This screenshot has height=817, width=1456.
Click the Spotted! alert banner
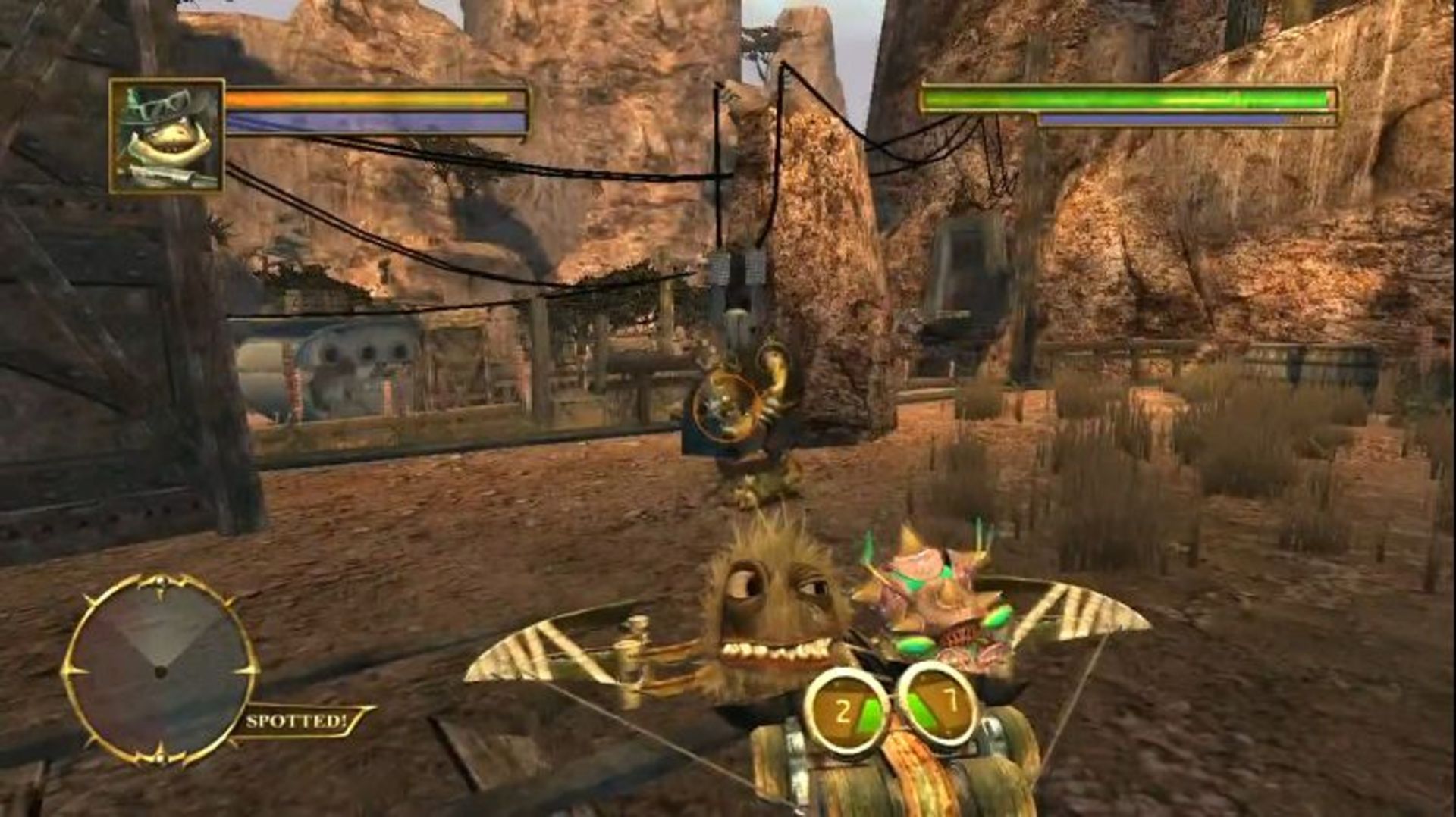297,721
